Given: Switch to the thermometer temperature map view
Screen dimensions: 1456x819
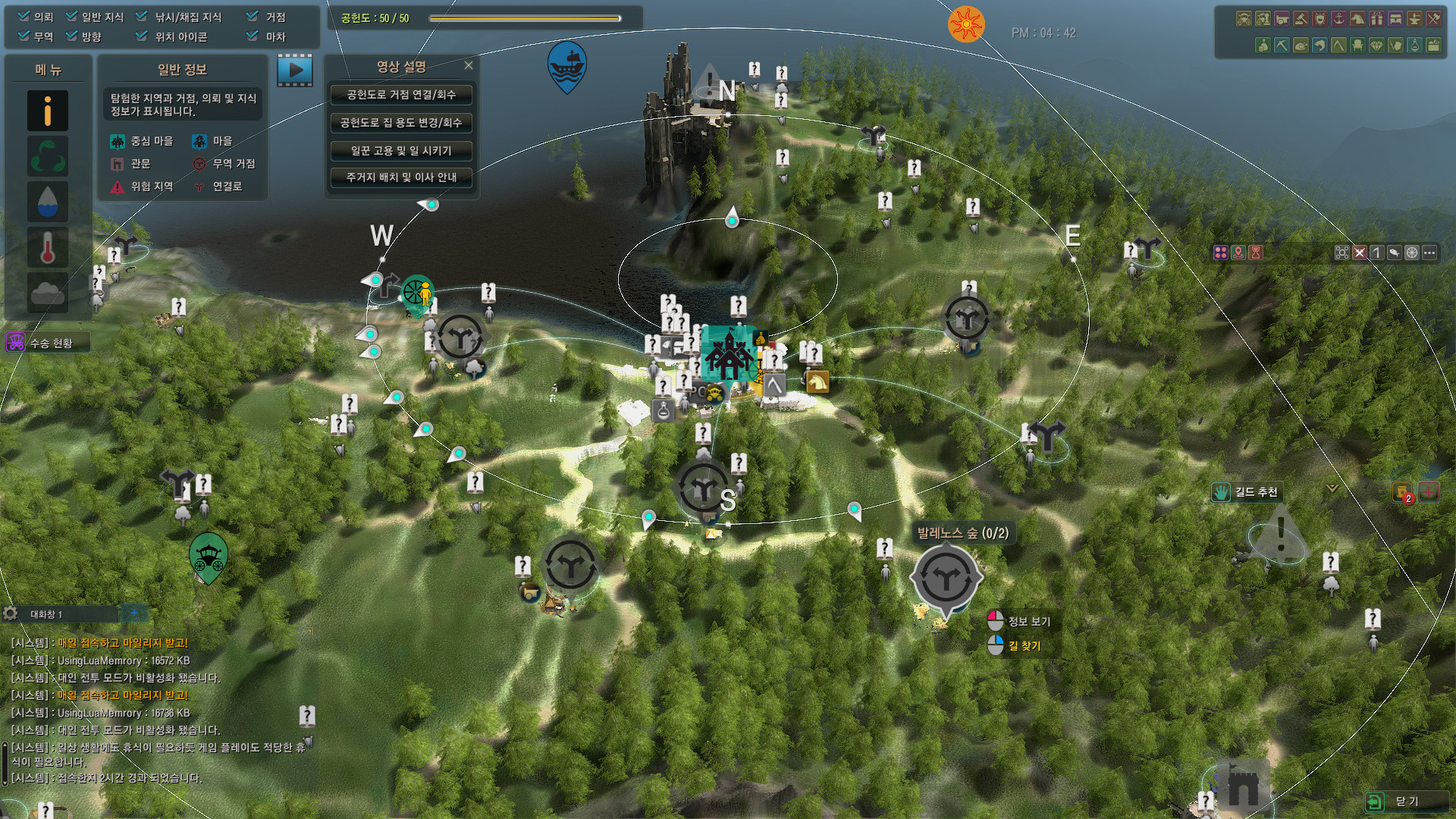Looking at the screenshot, I should click(x=48, y=247).
